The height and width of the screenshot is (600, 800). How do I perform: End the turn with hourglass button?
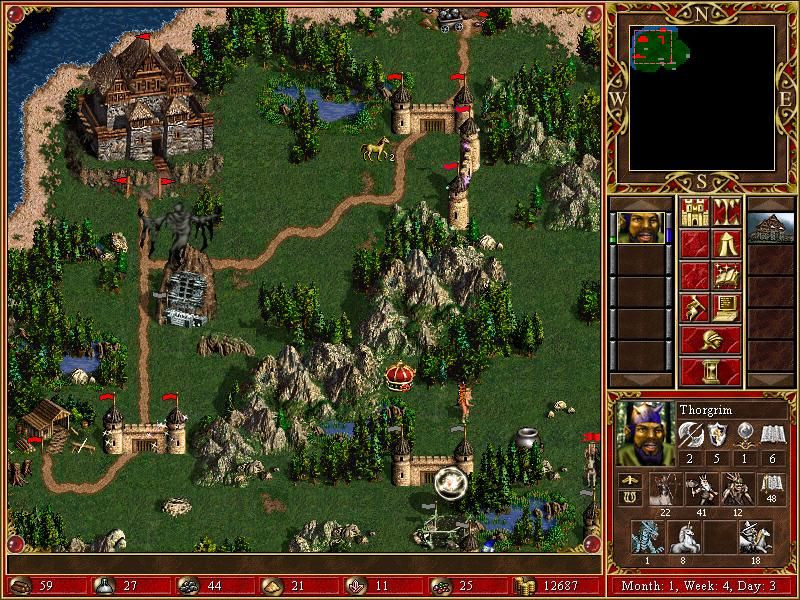coord(710,371)
